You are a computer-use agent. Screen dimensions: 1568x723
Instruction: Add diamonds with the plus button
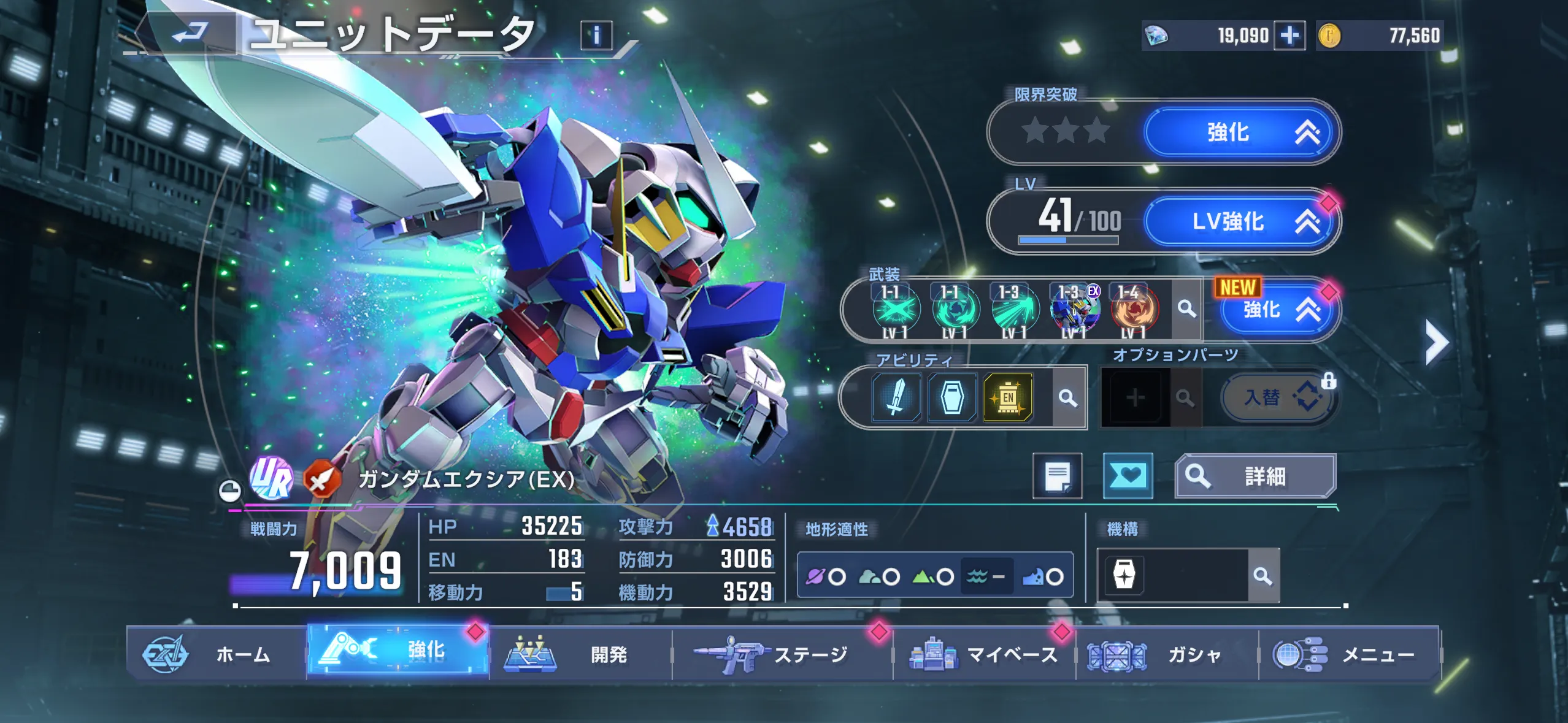tap(1289, 36)
